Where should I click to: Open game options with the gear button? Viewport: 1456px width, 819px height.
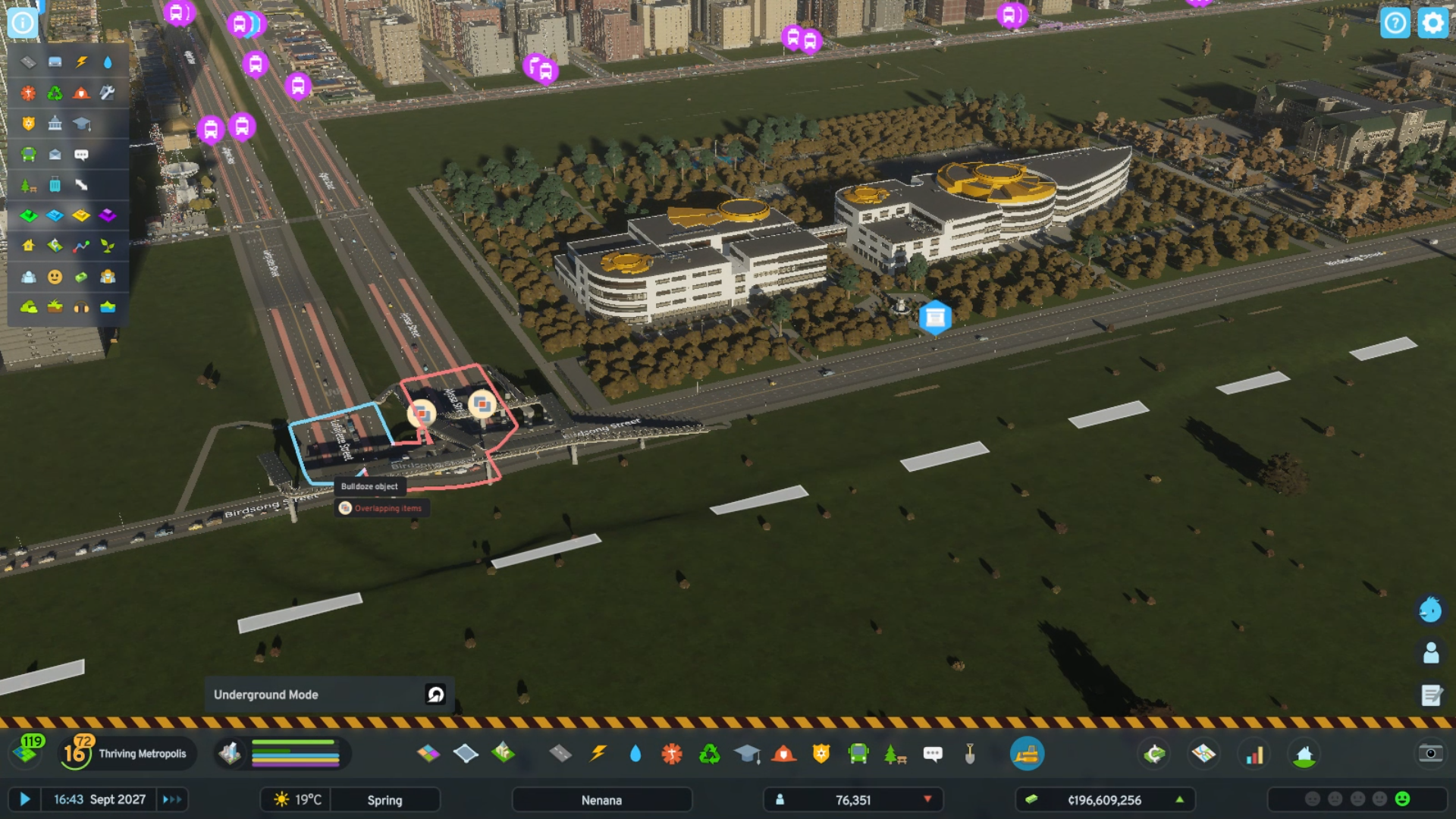(x=1432, y=24)
